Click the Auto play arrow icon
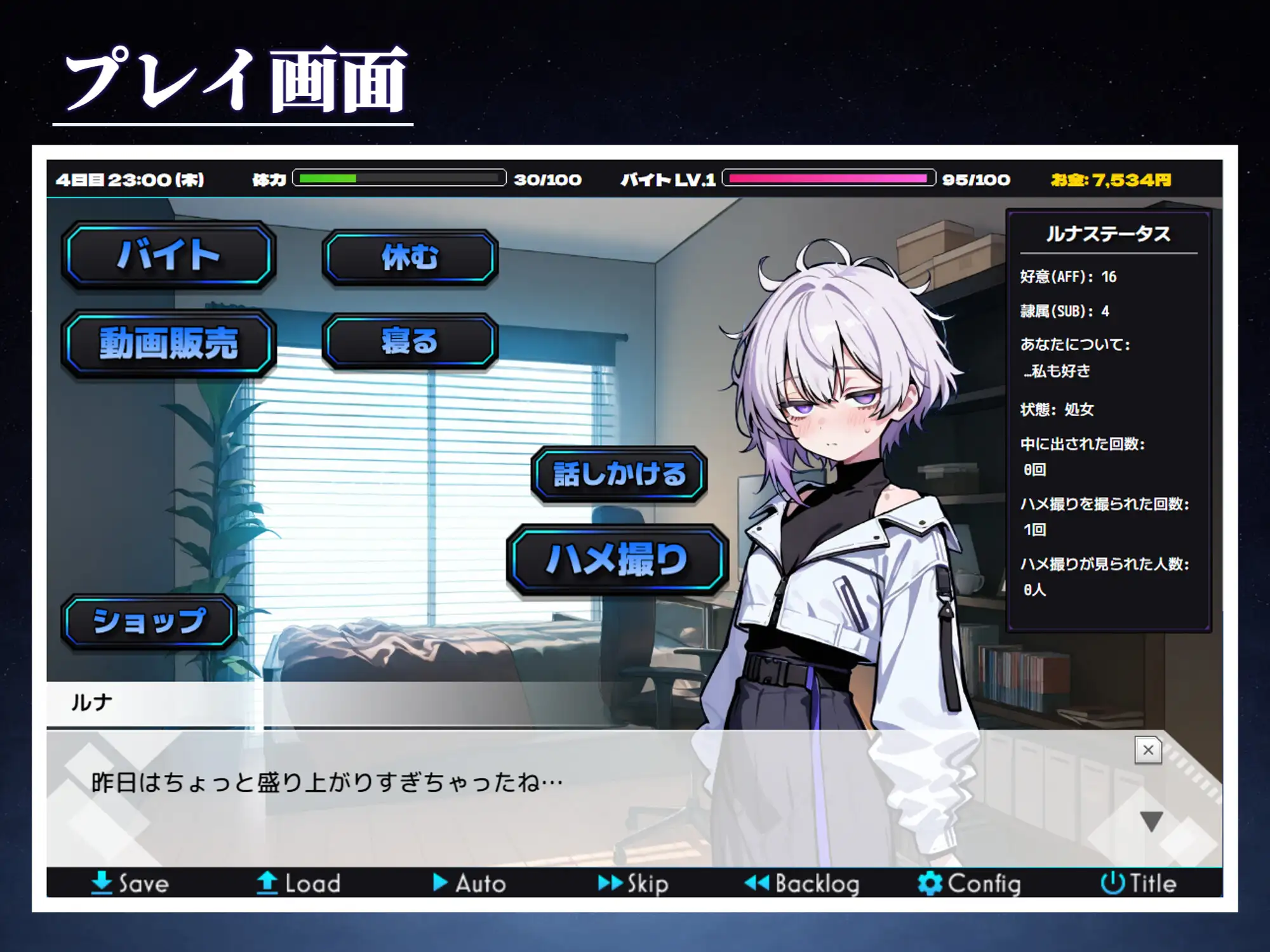Screen dimensions: 1270x952 (x=439, y=882)
